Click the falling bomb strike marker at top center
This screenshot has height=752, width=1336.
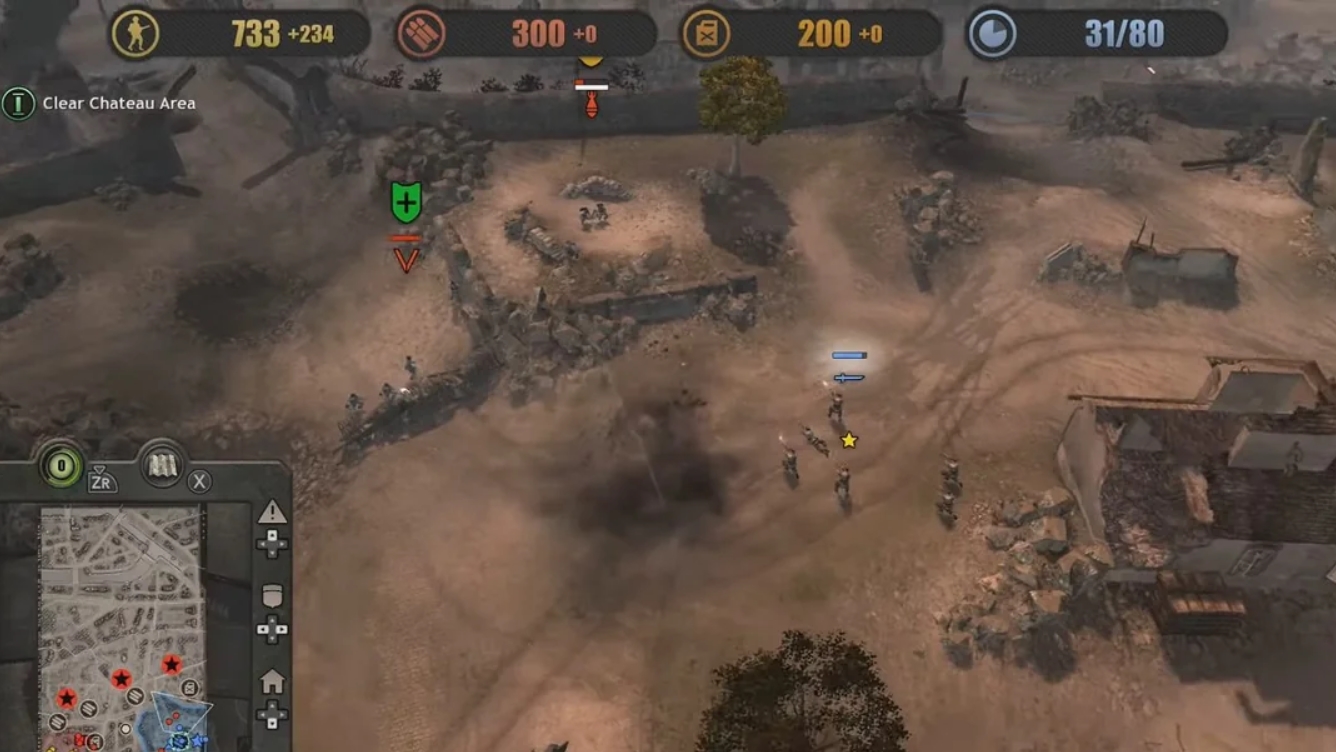(x=592, y=104)
